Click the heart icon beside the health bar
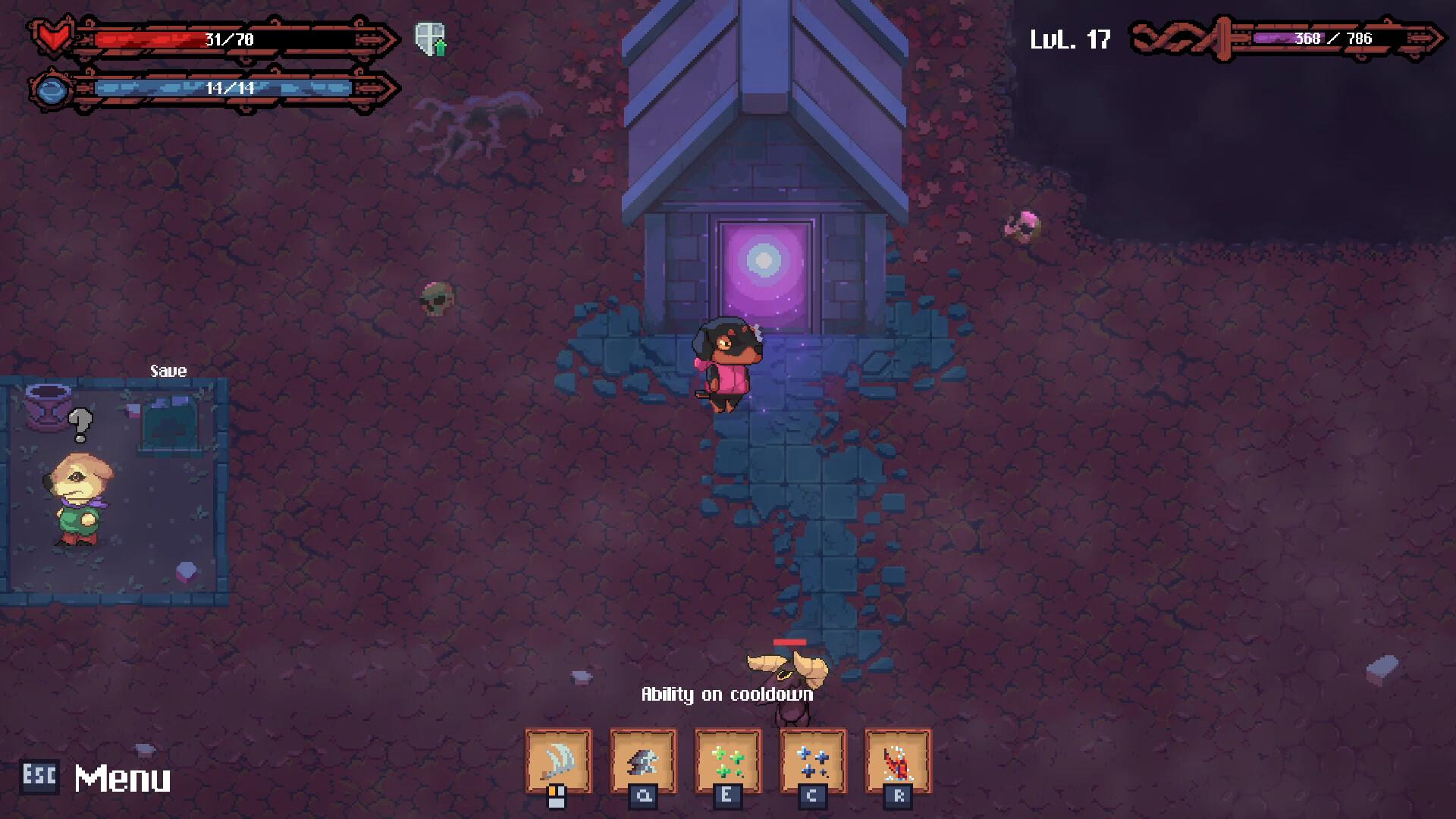Viewport: 1456px width, 819px height. [52, 34]
